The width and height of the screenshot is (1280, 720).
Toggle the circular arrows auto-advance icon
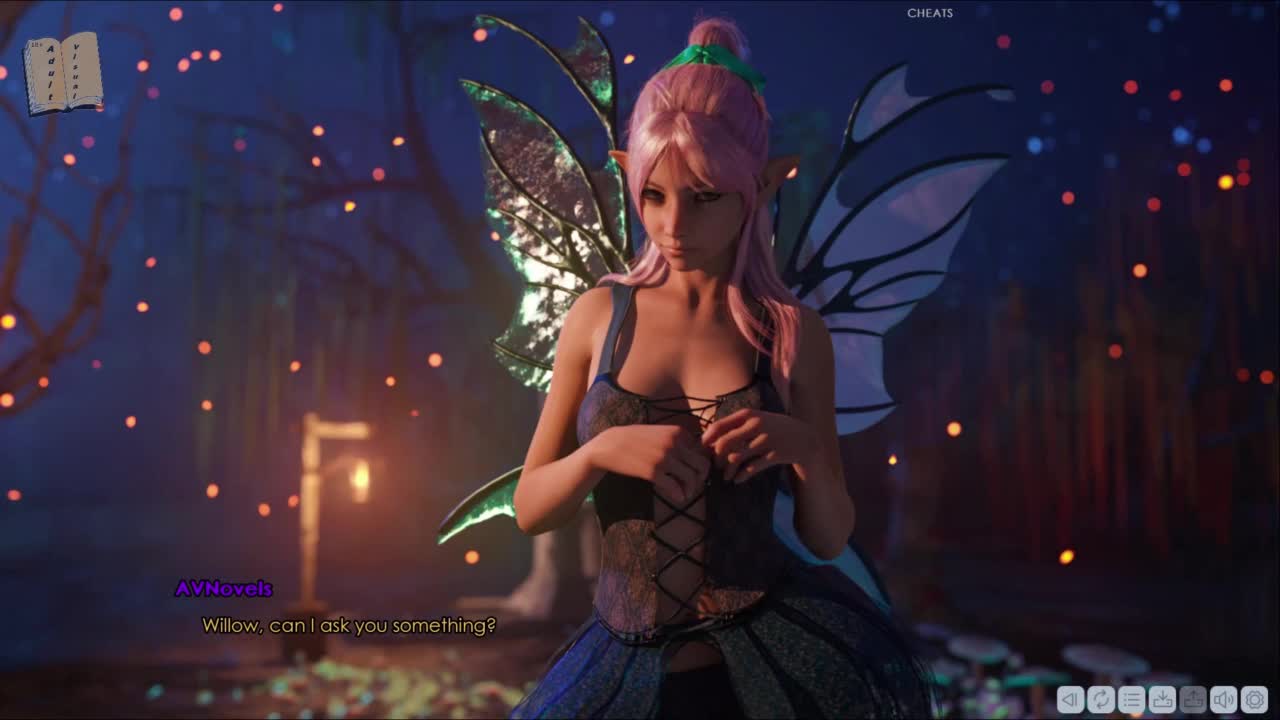pyautogui.click(x=1101, y=700)
